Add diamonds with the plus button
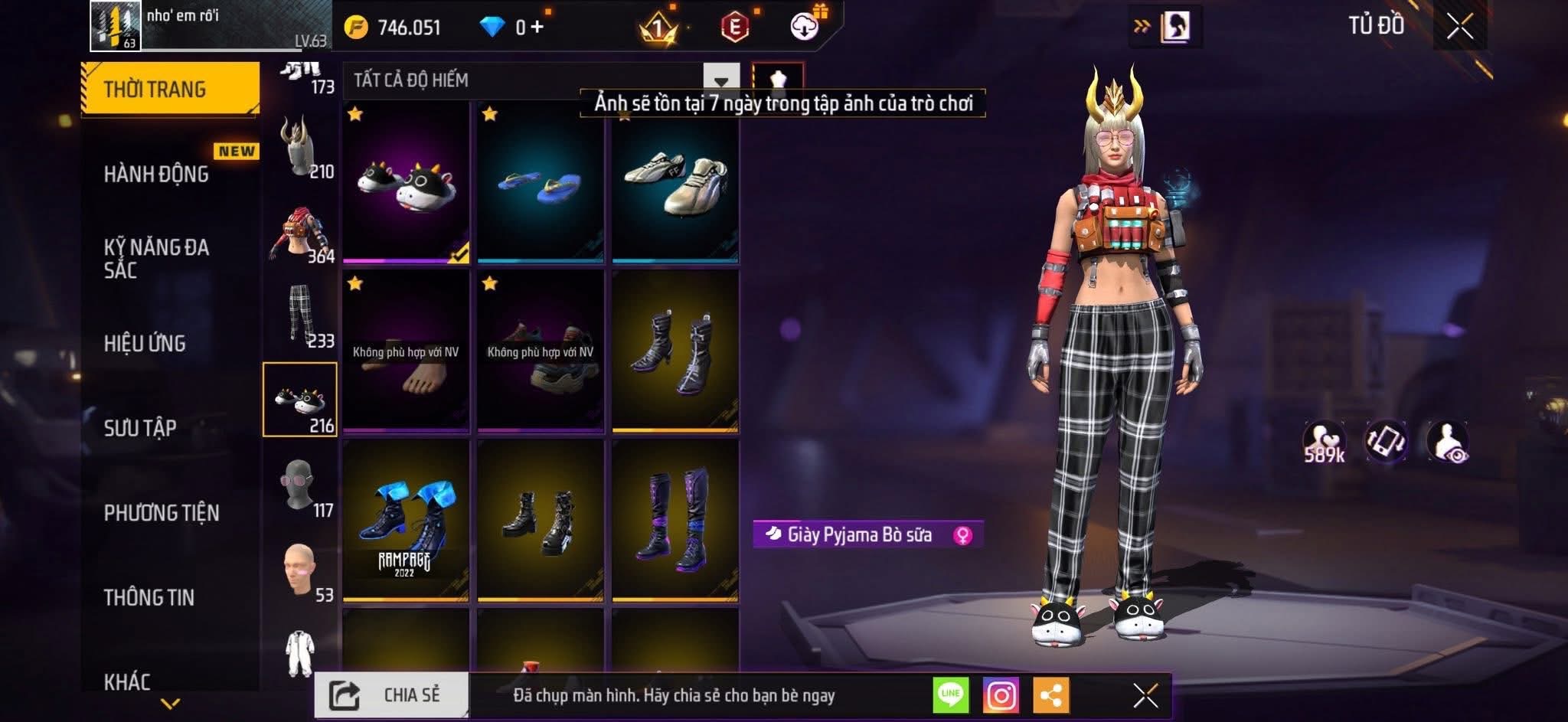Image resolution: width=1568 pixels, height=722 pixels. pos(537,28)
